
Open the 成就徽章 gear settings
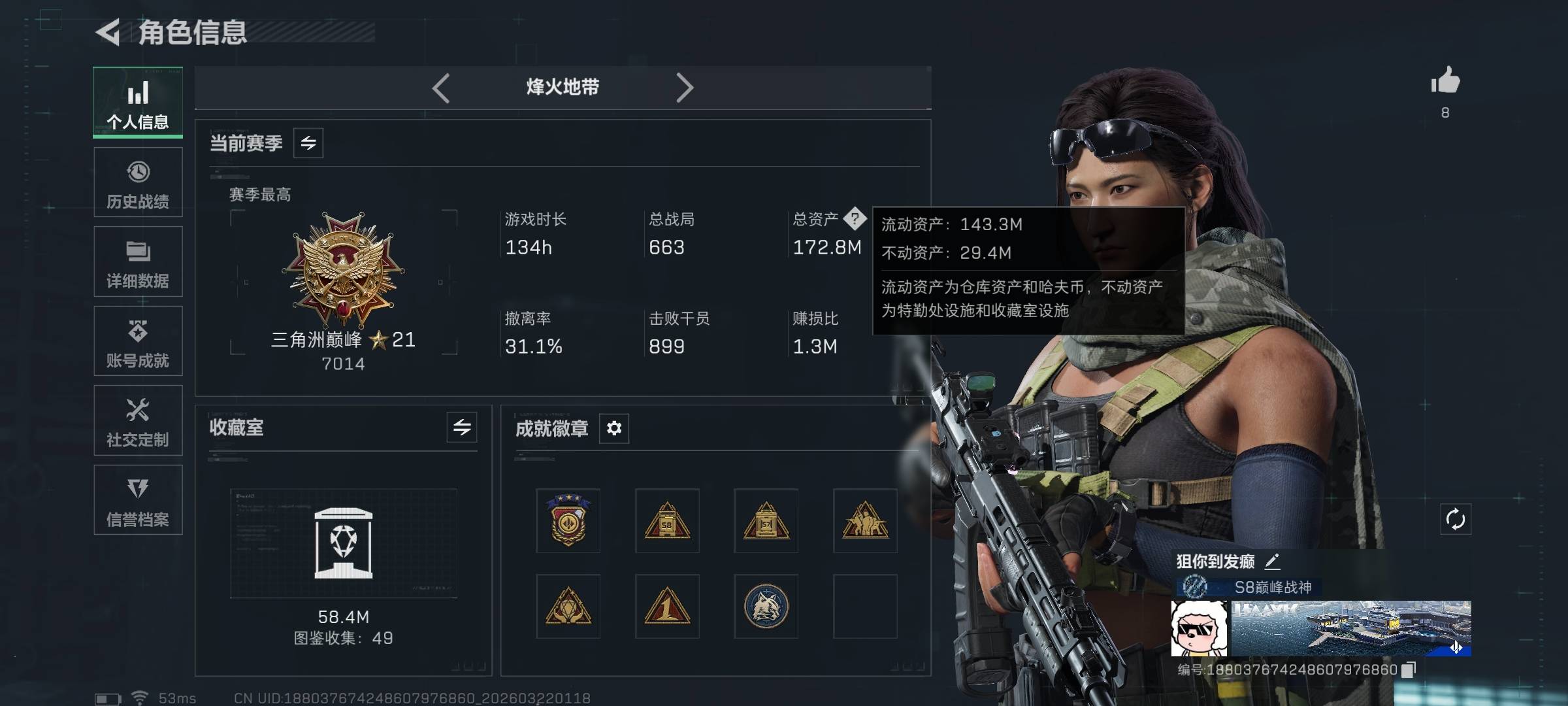[x=614, y=428]
